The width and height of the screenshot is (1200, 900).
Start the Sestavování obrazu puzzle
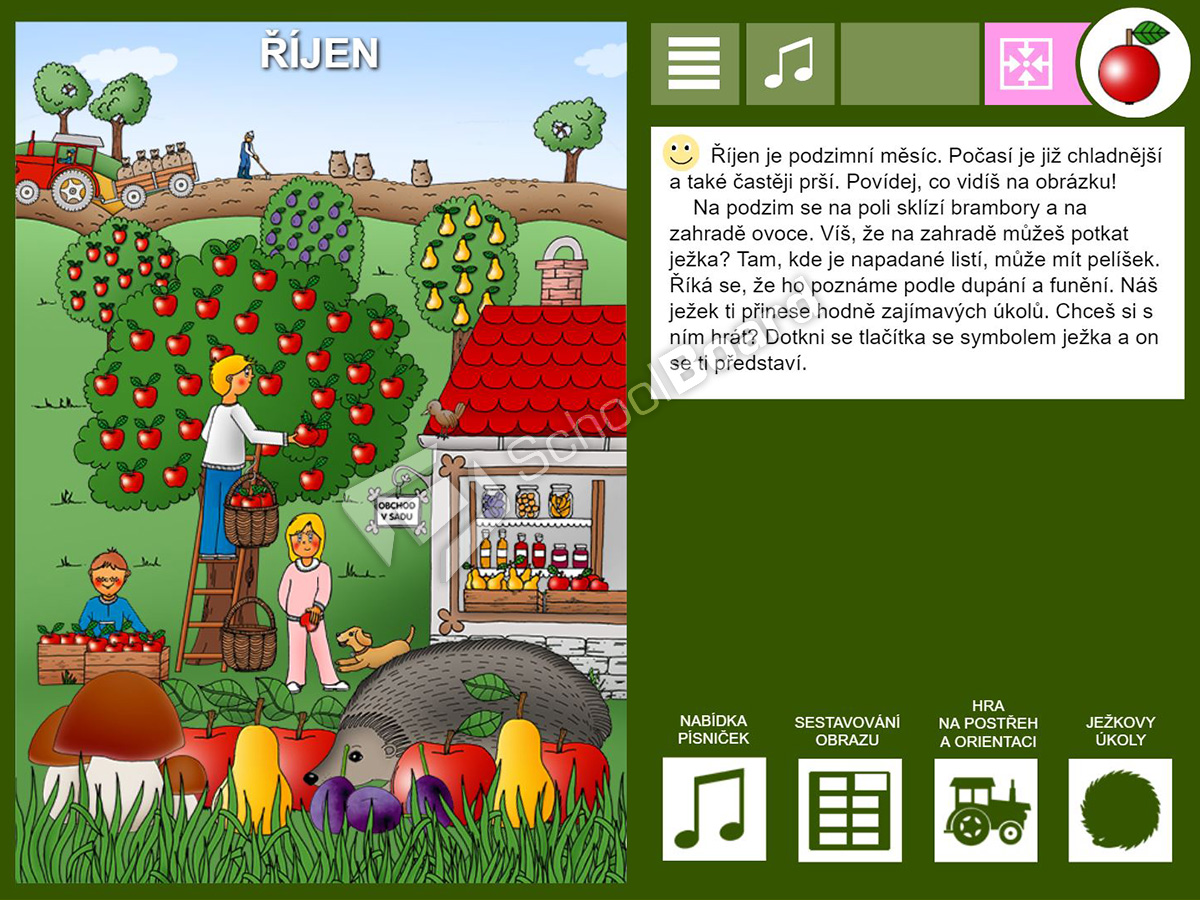pos(849,809)
